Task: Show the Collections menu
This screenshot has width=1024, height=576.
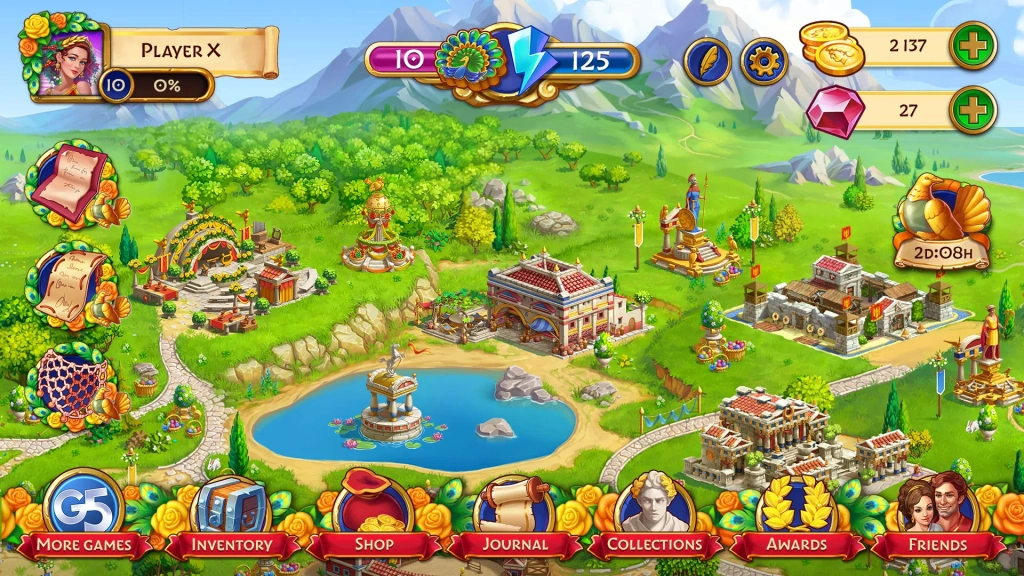Action: (x=656, y=510)
